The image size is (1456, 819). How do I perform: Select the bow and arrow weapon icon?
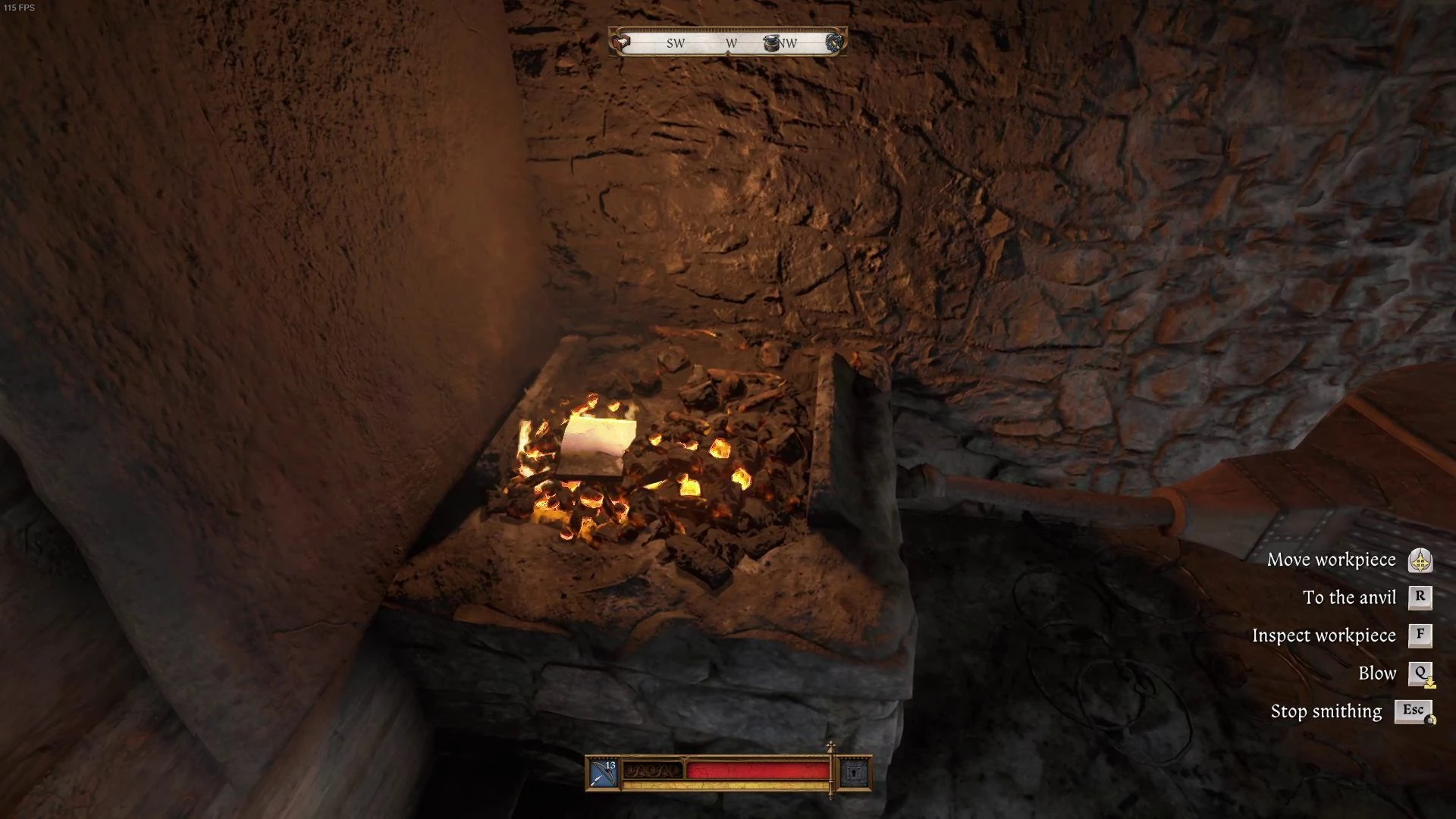pyautogui.click(x=604, y=773)
